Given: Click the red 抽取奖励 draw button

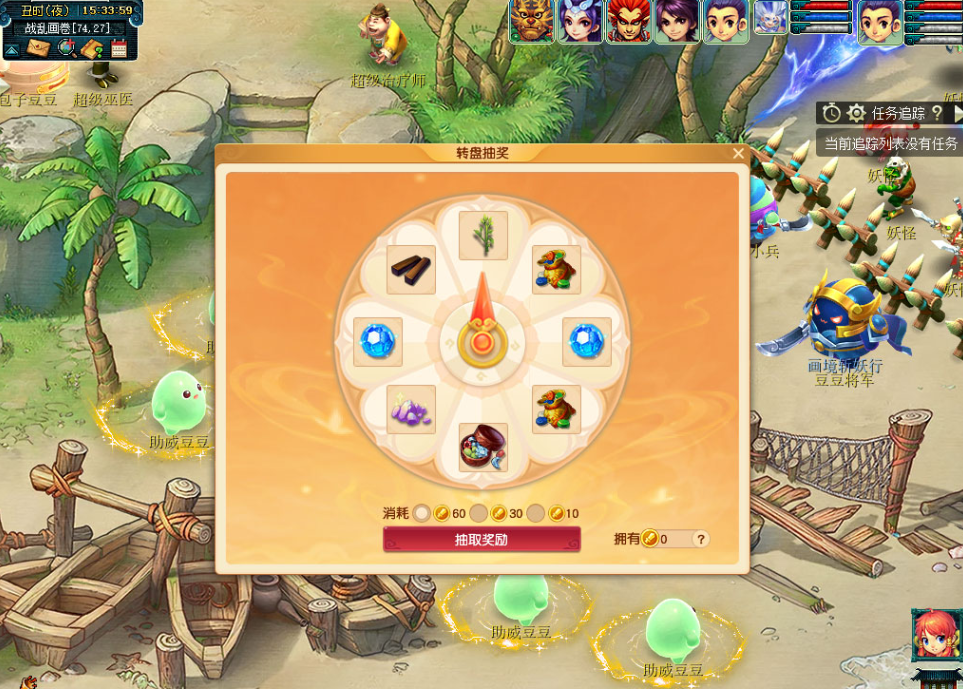Looking at the screenshot, I should coord(481,540).
